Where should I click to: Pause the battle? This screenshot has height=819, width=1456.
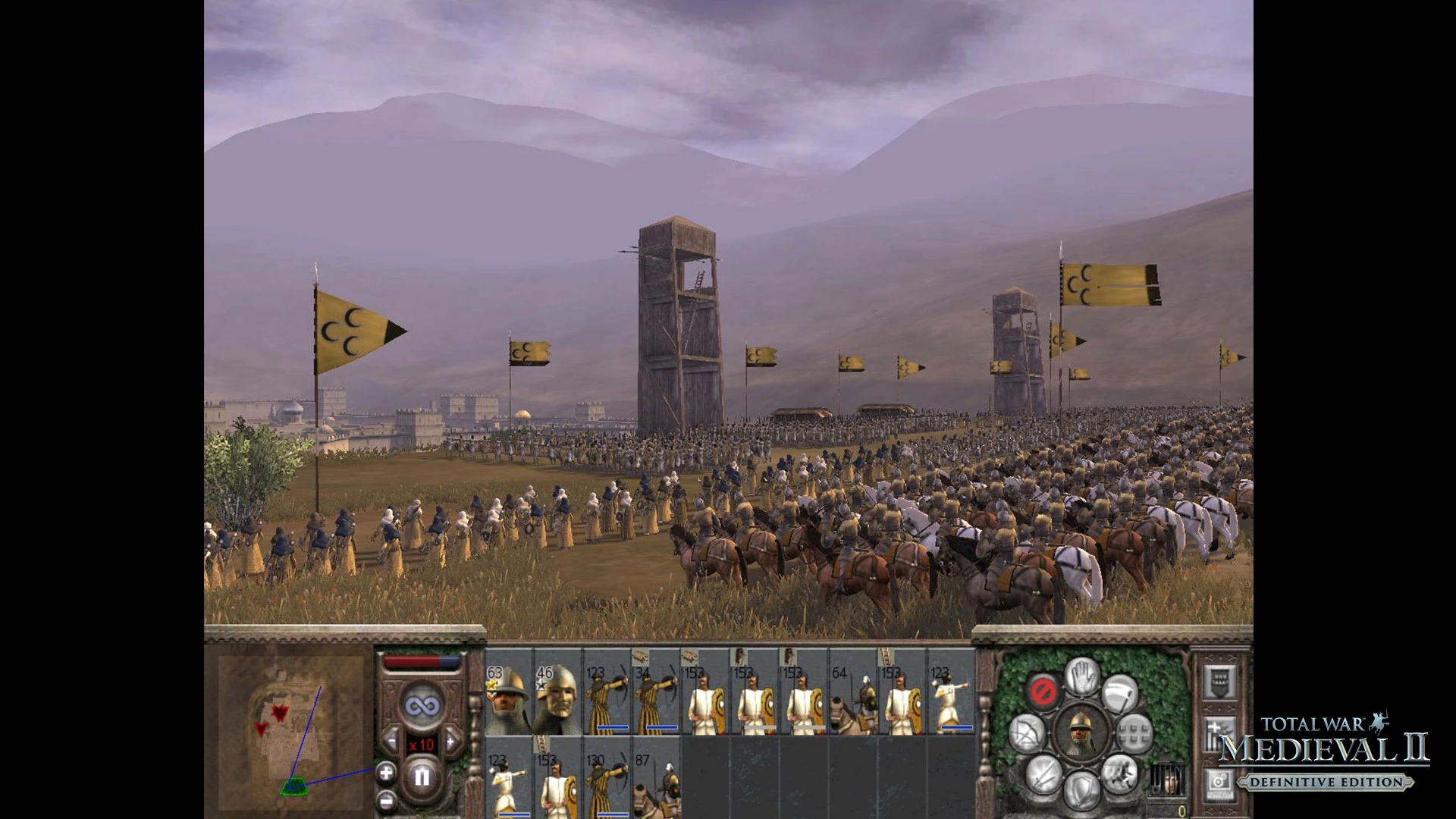[x=422, y=777]
